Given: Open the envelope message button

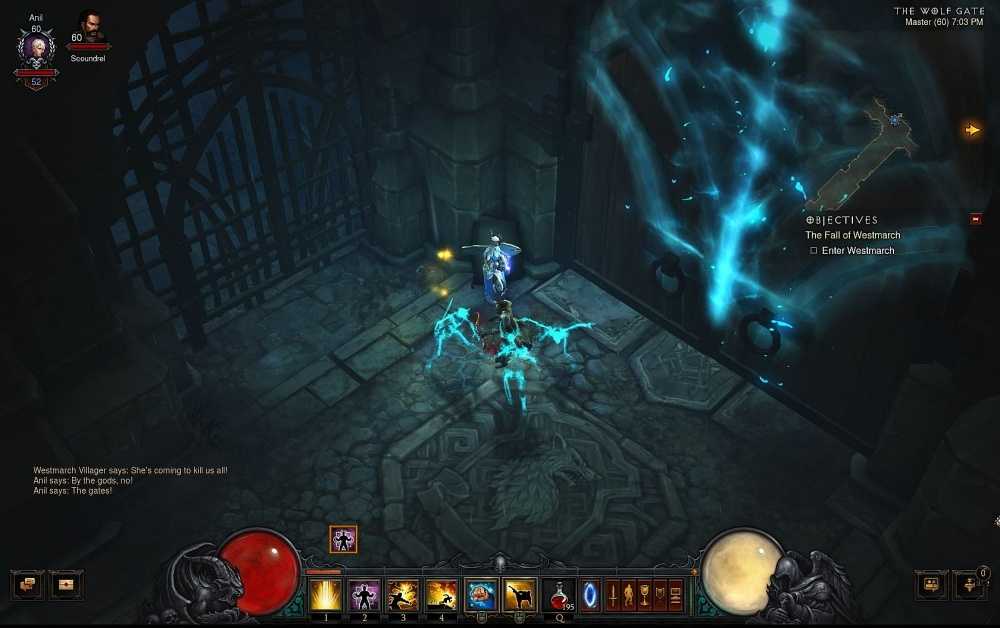Looking at the screenshot, I should 67,584.
